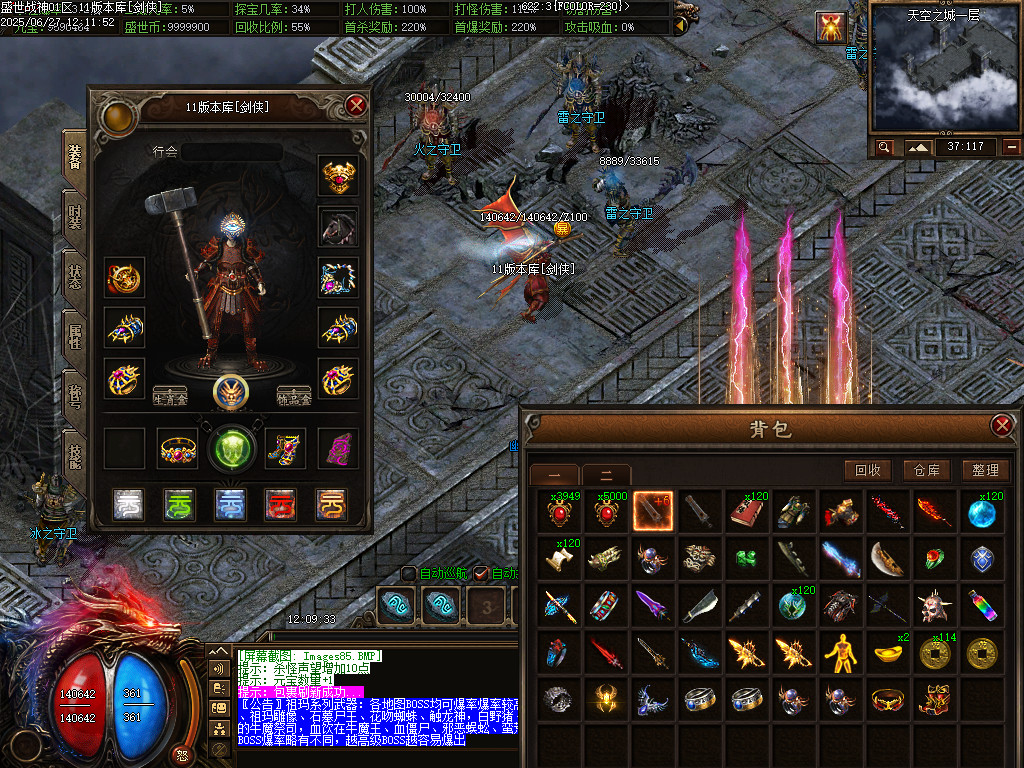Screen dimensions: 1024x768
Task: Select the glowing +6 weapon in backpack
Action: tap(653, 511)
